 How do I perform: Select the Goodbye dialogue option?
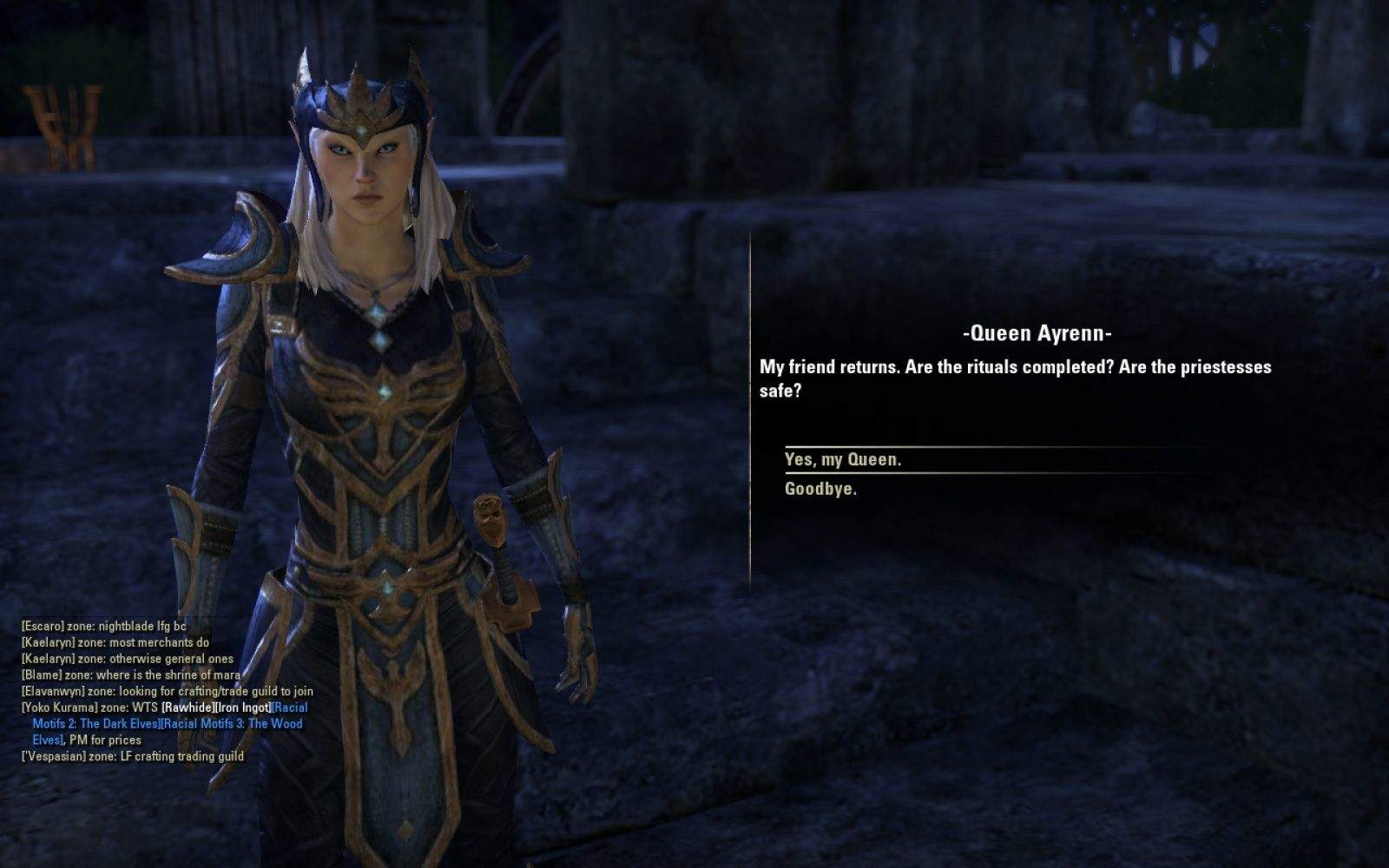click(820, 489)
